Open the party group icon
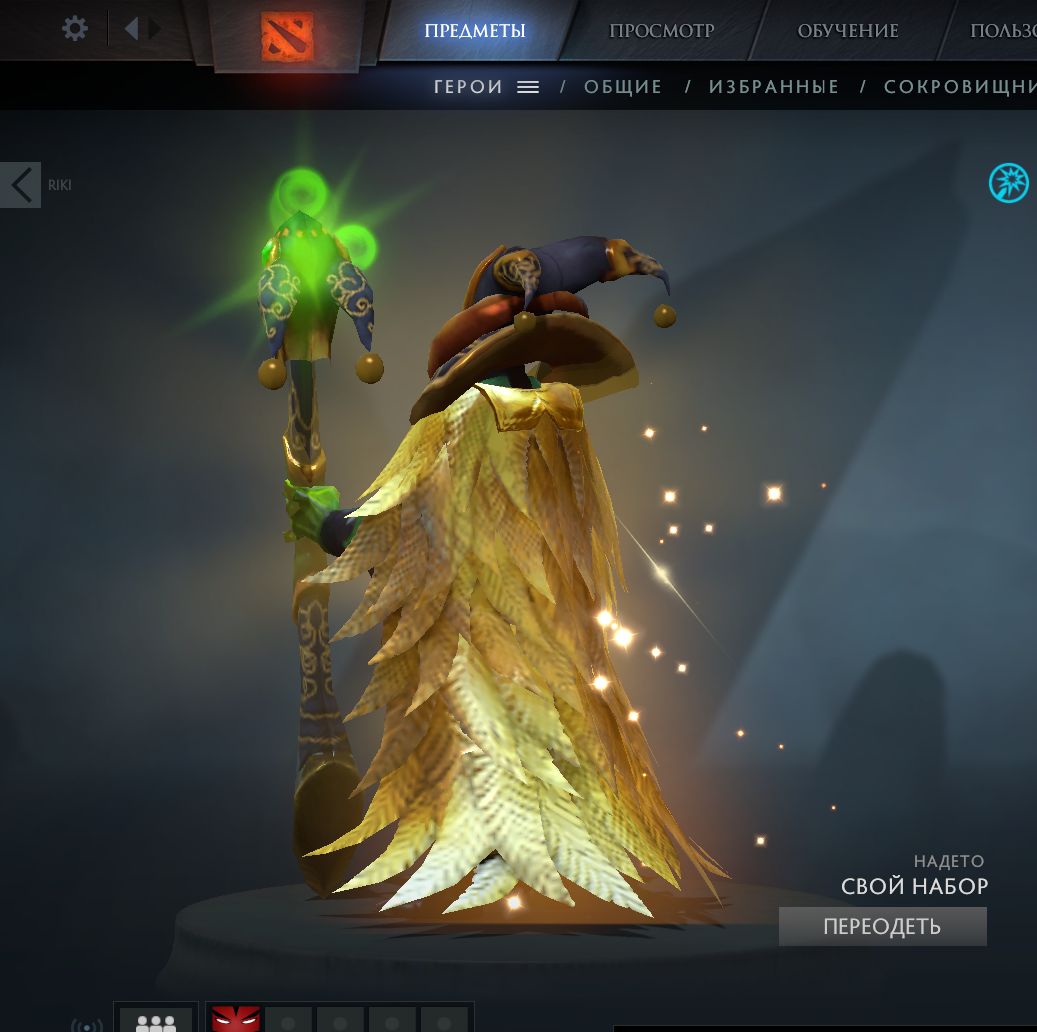Image resolution: width=1037 pixels, height=1032 pixels. 155,1021
